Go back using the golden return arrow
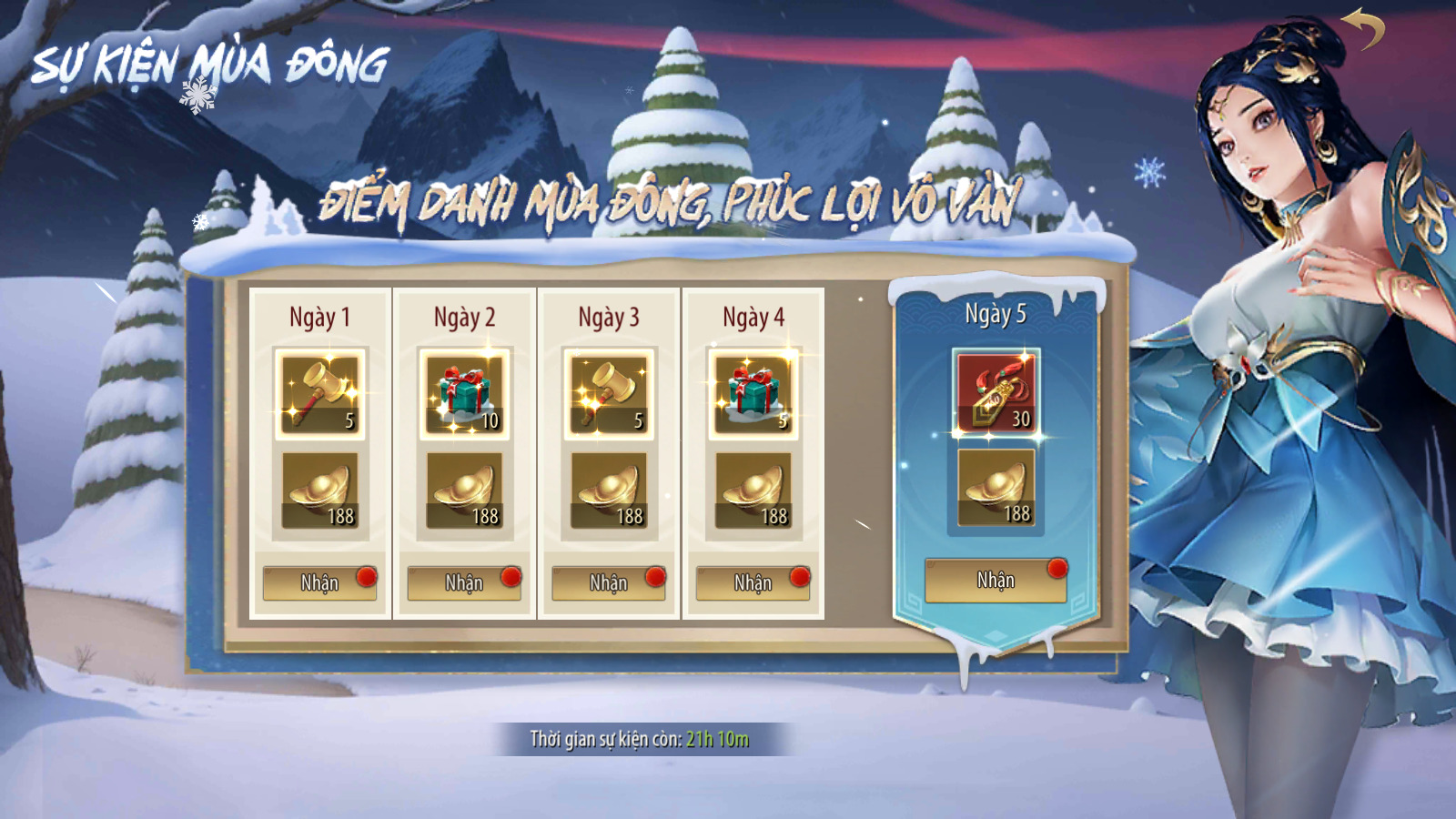 click(1362, 29)
